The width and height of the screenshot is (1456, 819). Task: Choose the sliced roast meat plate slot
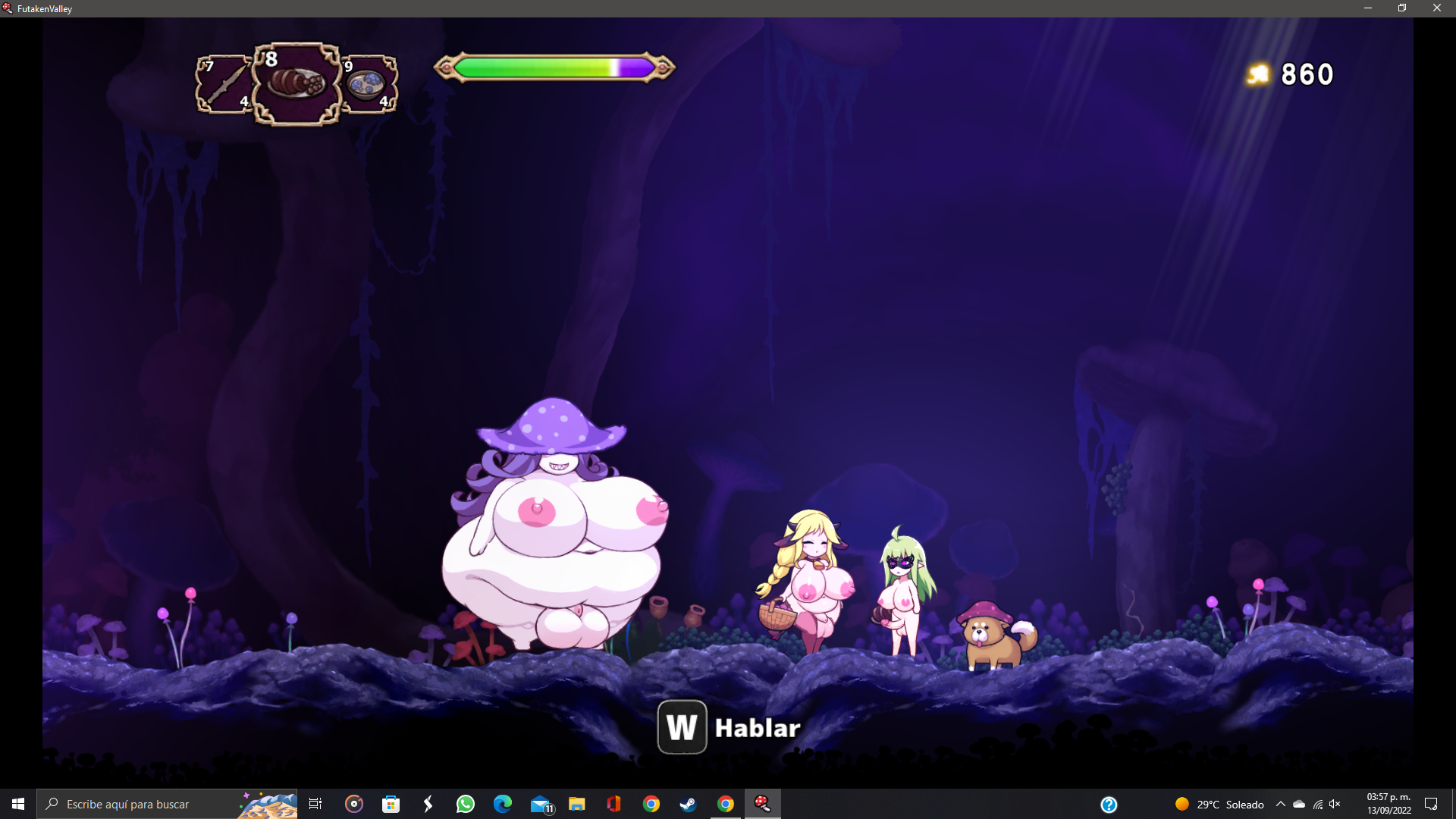297,83
